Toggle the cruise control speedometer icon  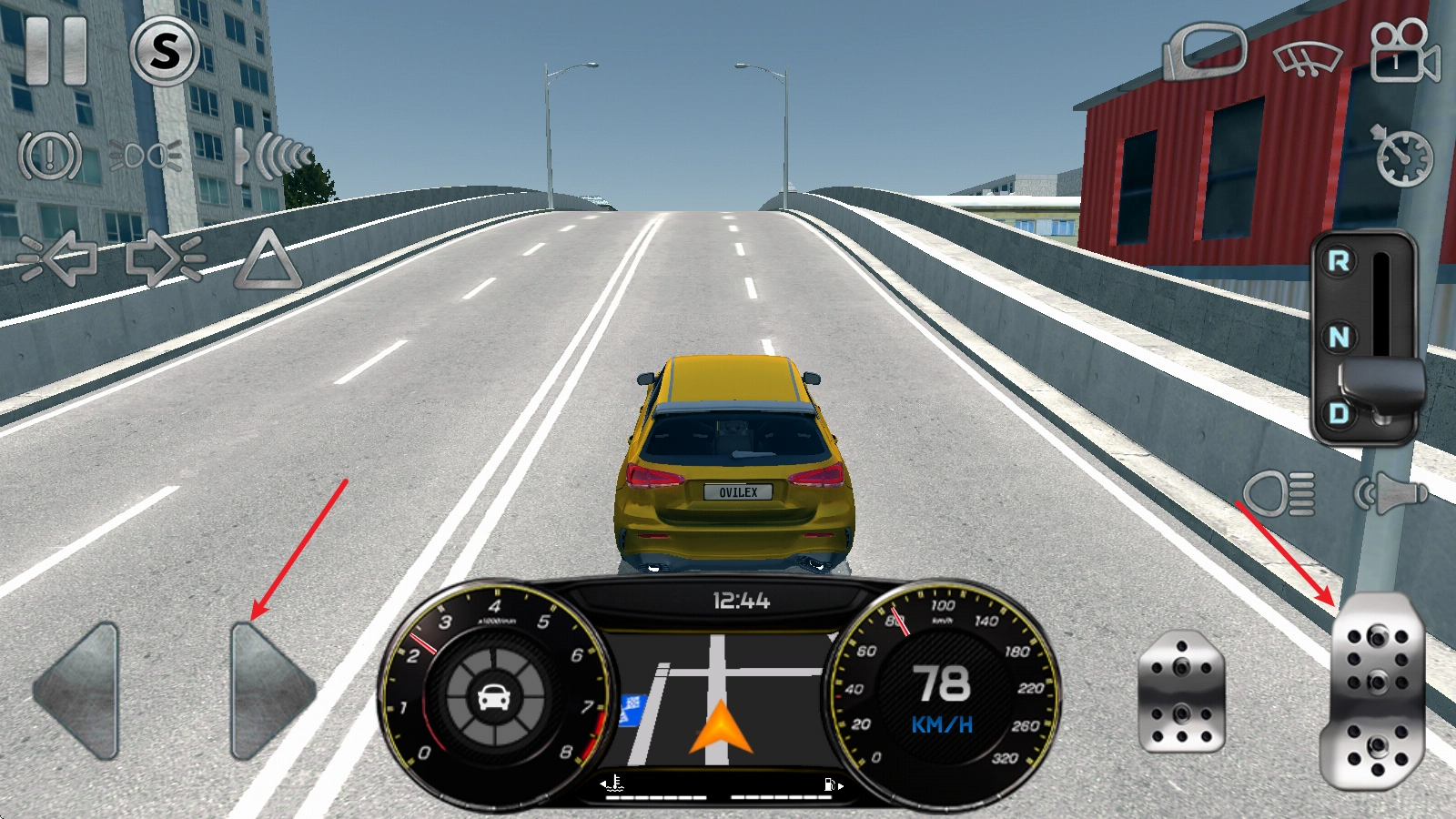(1402, 156)
